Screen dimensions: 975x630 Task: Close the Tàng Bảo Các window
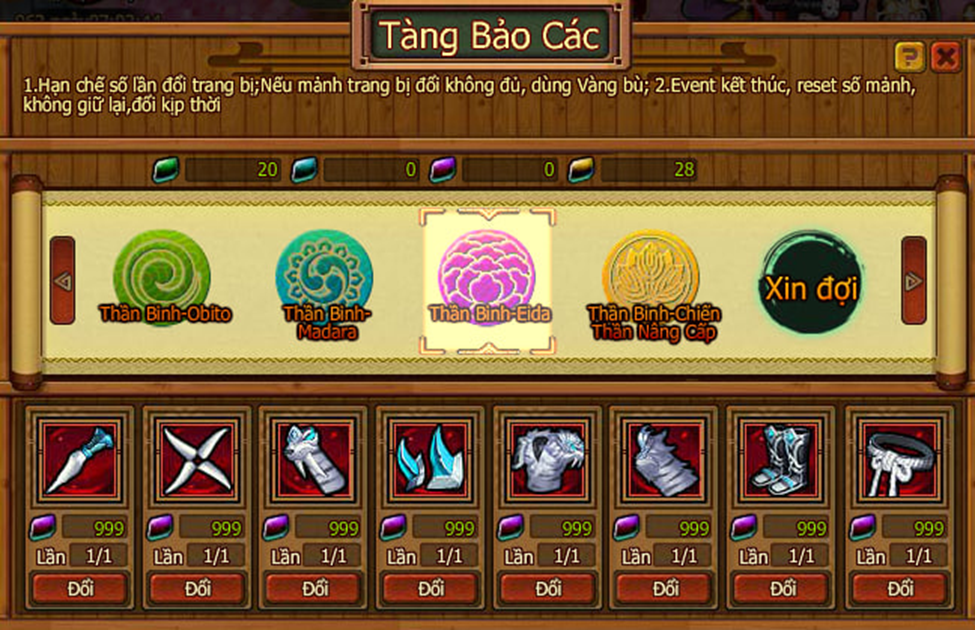[x=945, y=56]
